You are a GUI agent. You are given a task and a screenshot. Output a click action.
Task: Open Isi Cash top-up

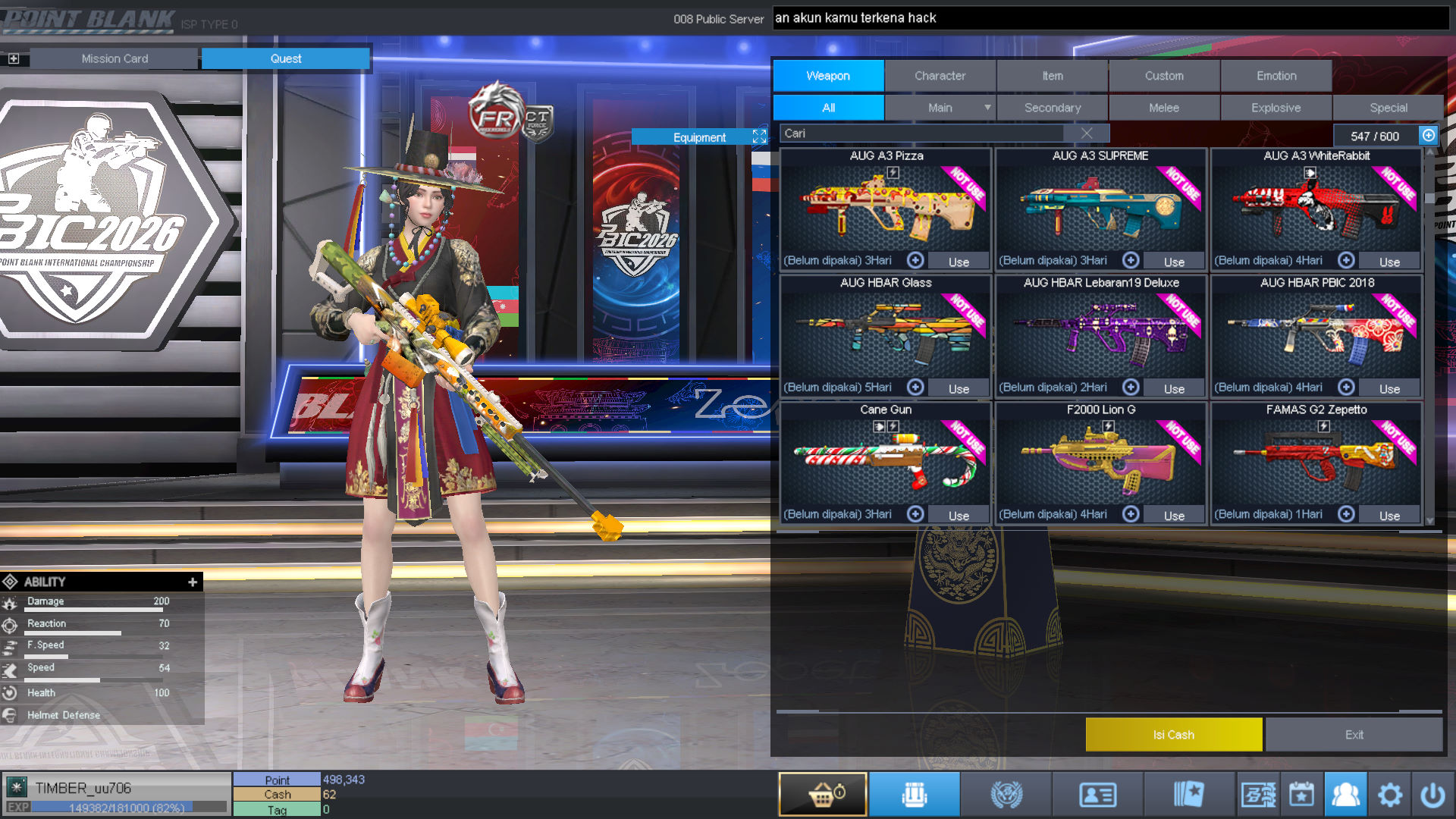pos(1173,735)
